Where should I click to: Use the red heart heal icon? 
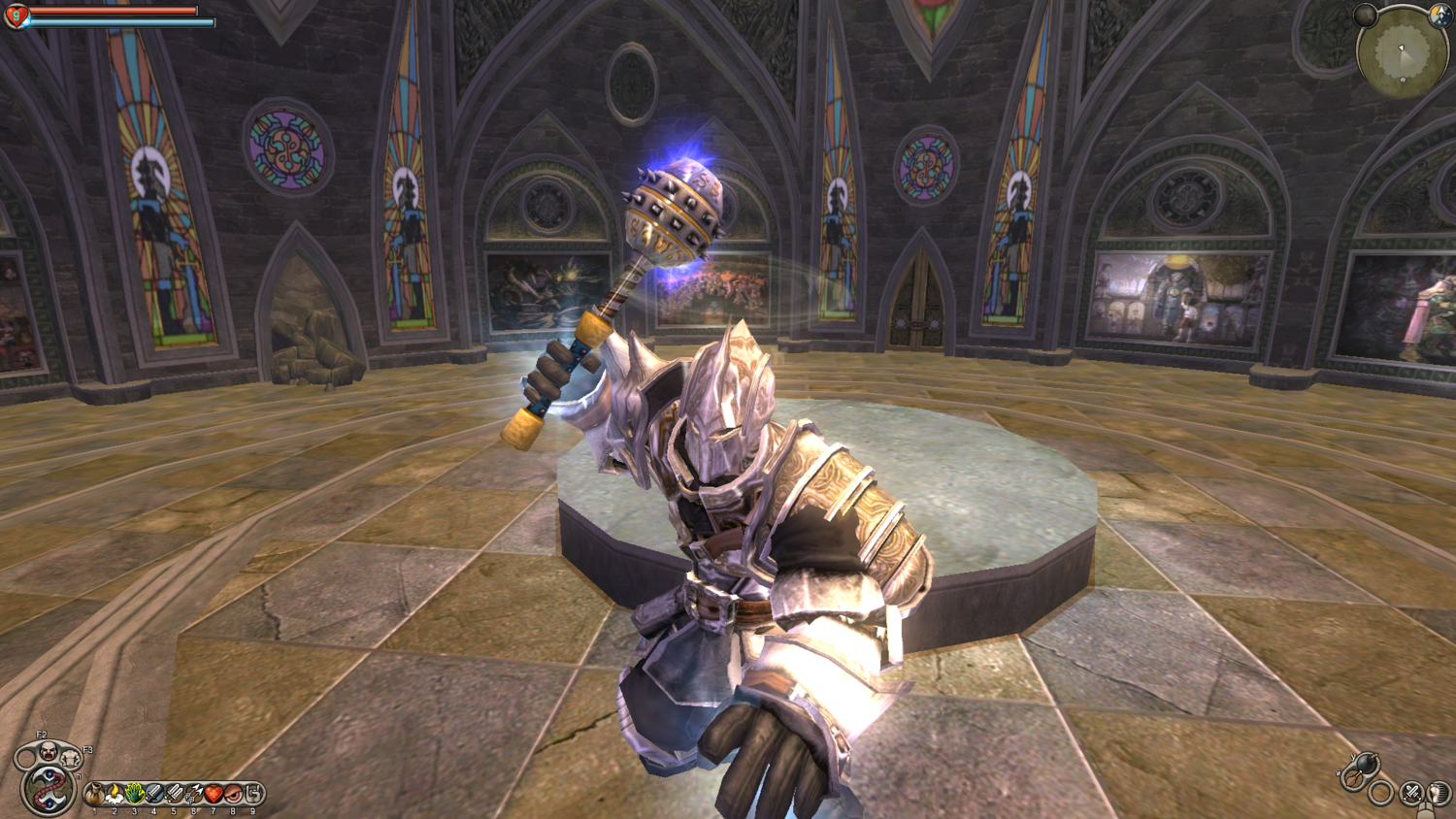[214, 795]
